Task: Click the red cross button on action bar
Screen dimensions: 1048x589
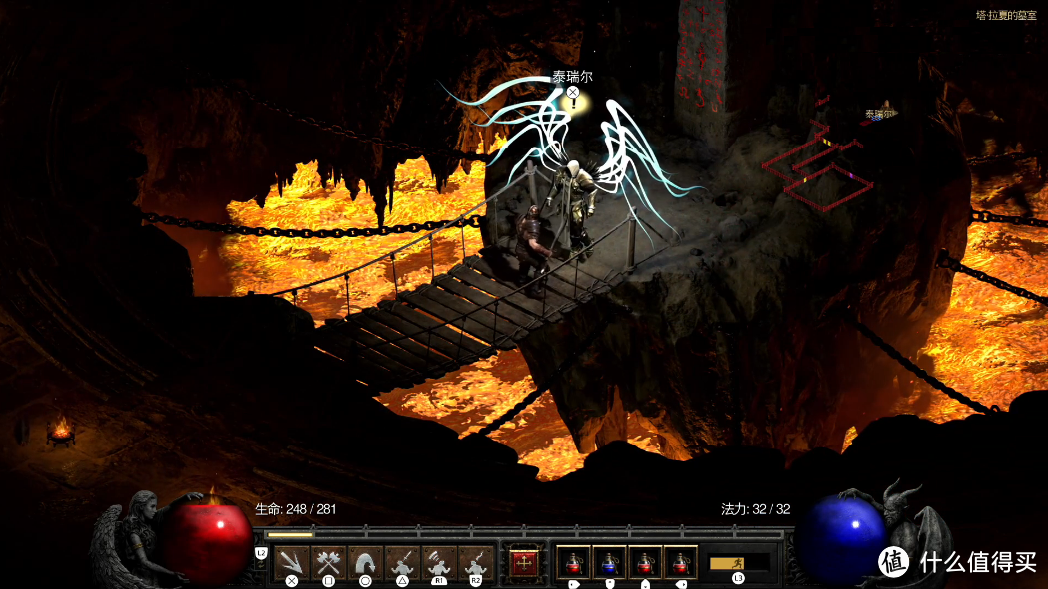Action: (523, 563)
